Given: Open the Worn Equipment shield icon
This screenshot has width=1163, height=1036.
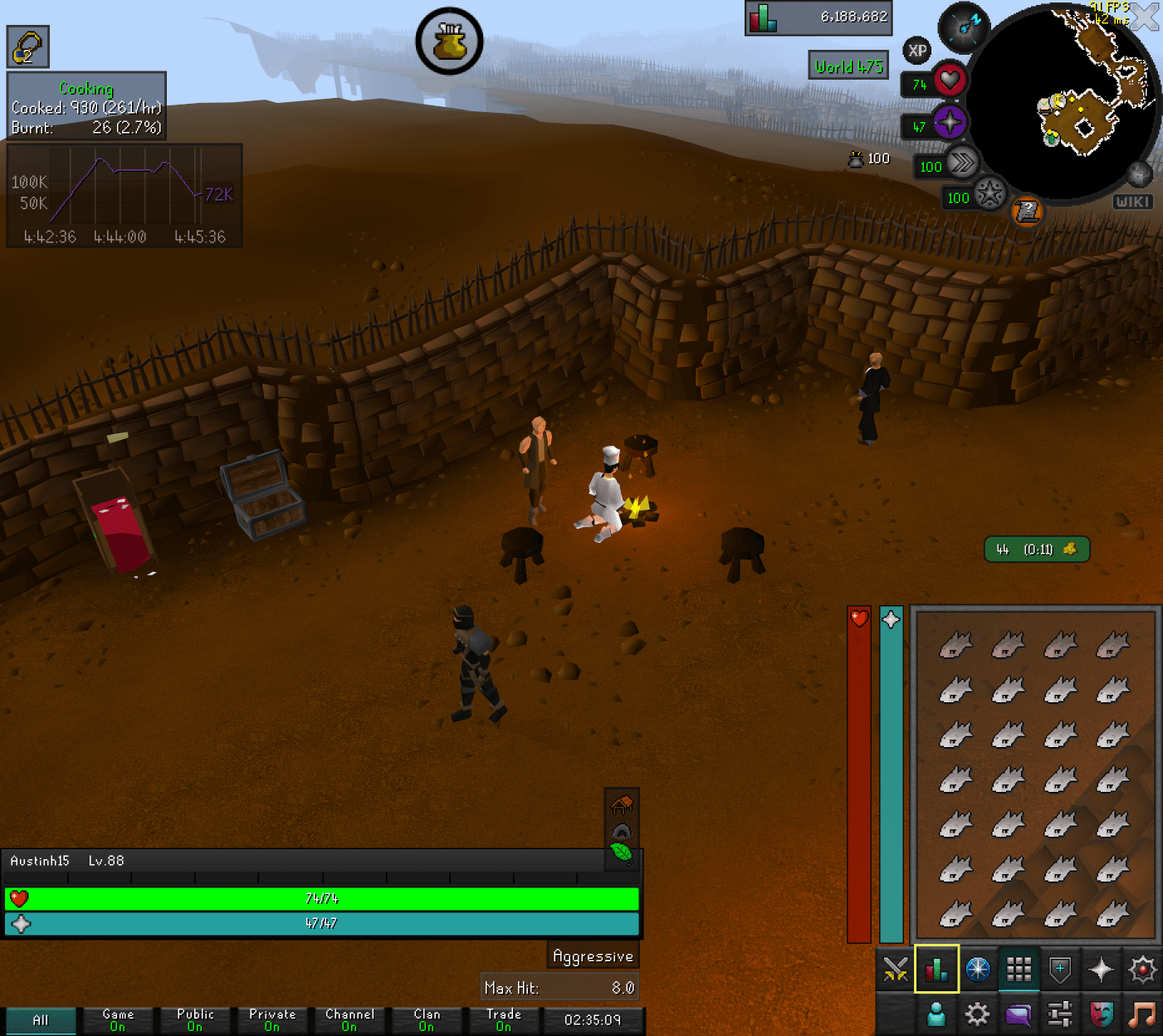Looking at the screenshot, I should tap(1059, 968).
